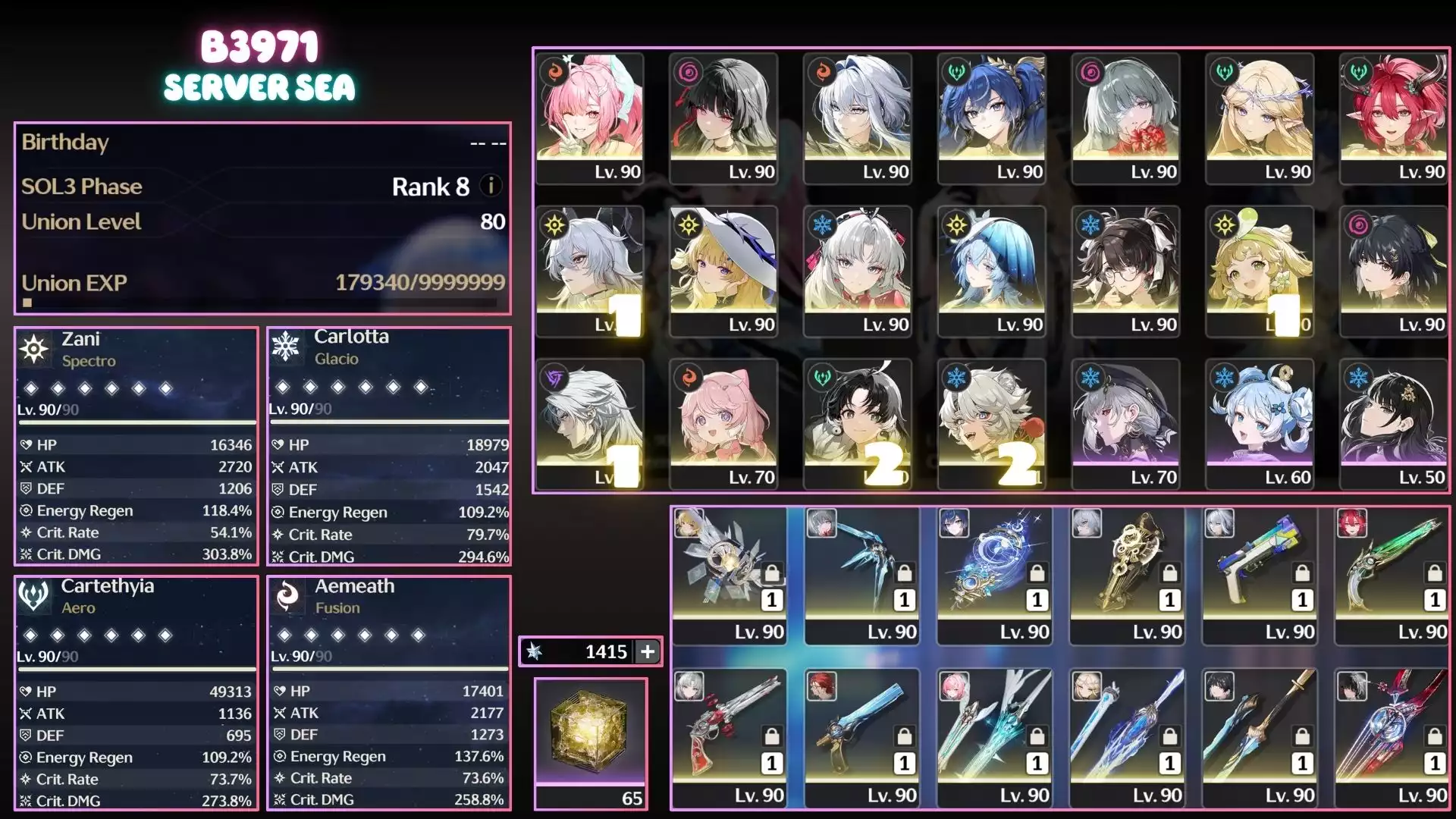Pick the blonde character with green hat
This screenshot has width=1456, height=819.
1260,271
